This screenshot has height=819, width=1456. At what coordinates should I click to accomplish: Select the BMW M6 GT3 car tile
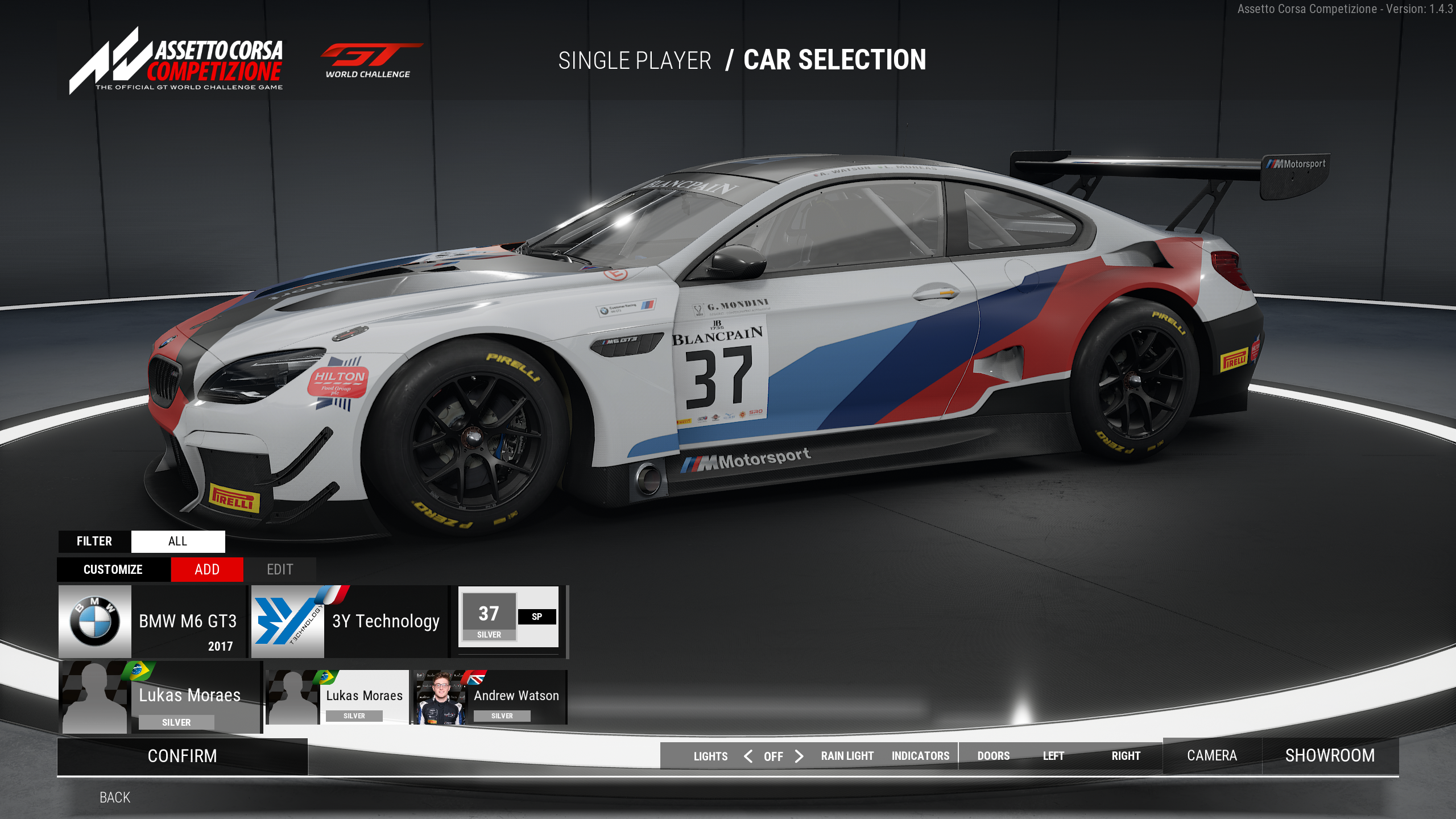[152, 622]
